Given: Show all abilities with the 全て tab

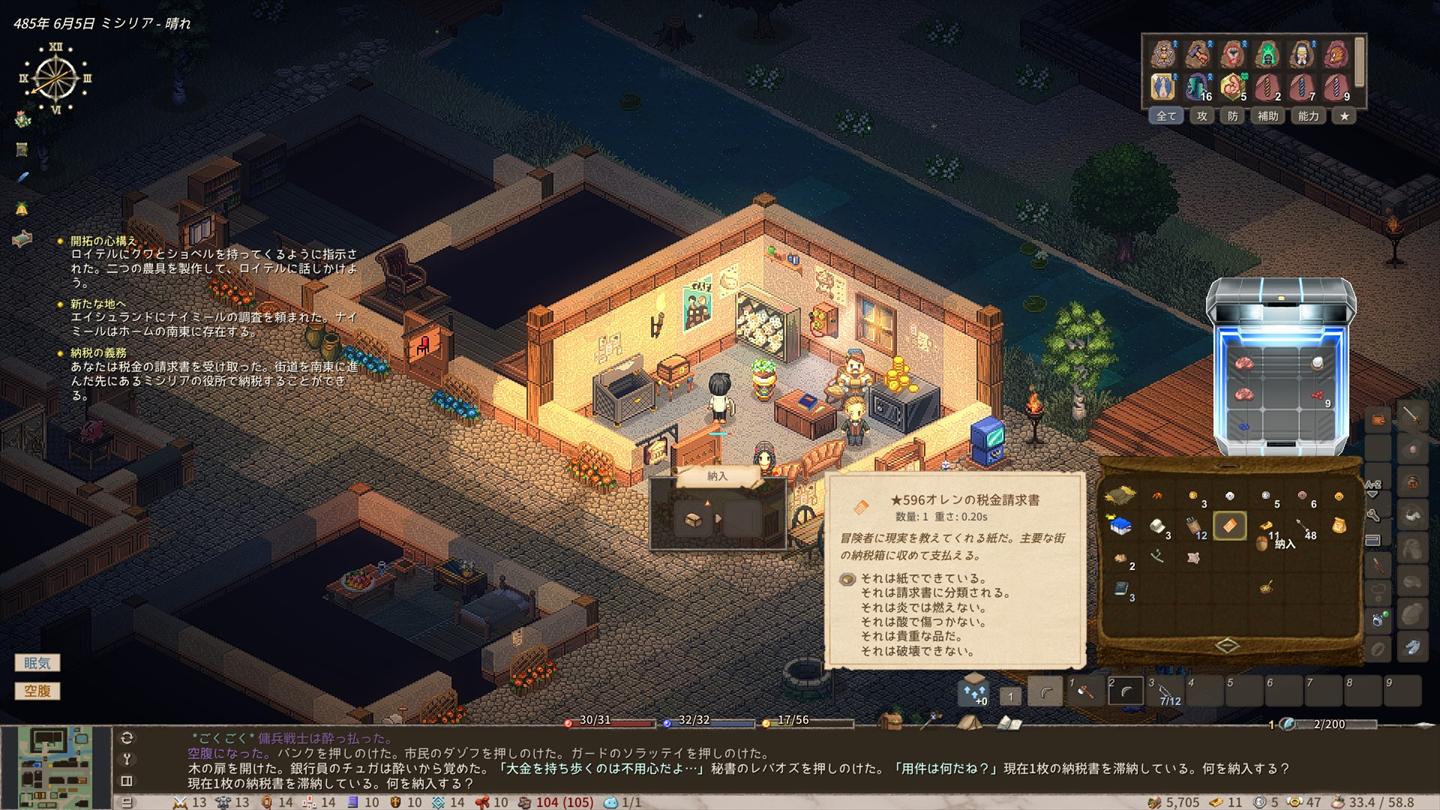Looking at the screenshot, I should [1167, 116].
